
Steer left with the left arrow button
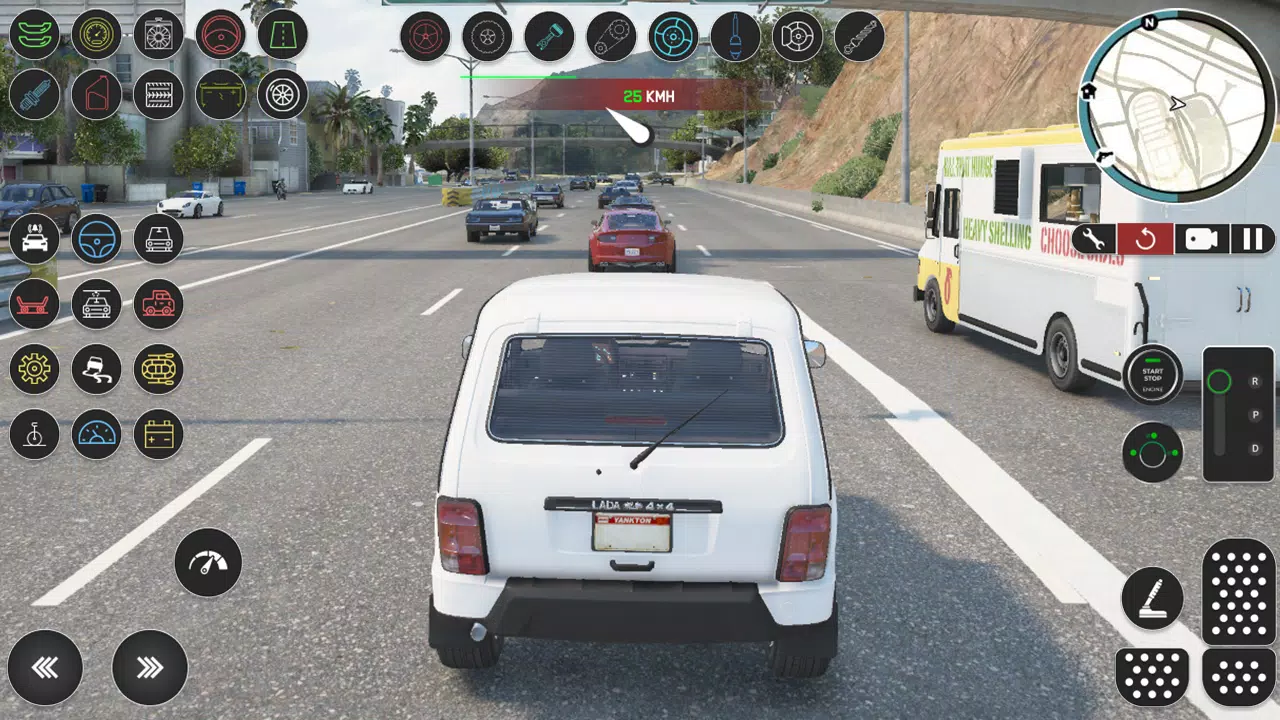[x=45, y=667]
